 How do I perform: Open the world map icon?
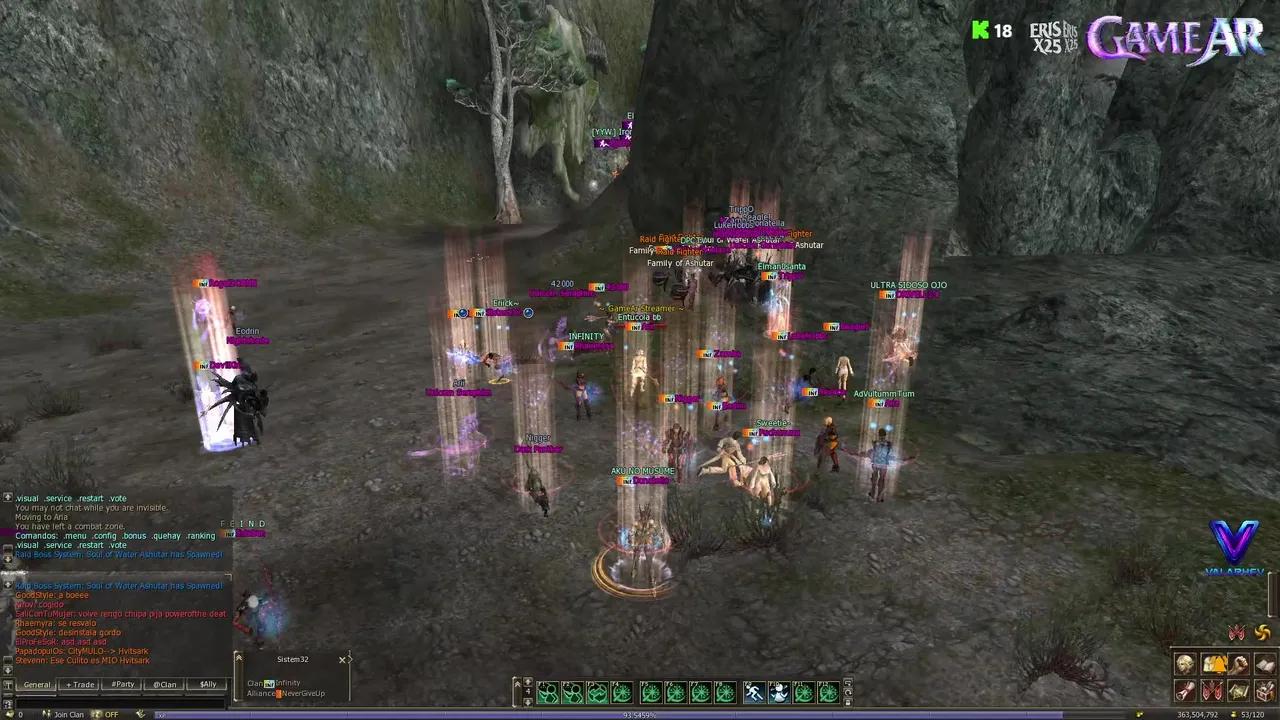1239,691
